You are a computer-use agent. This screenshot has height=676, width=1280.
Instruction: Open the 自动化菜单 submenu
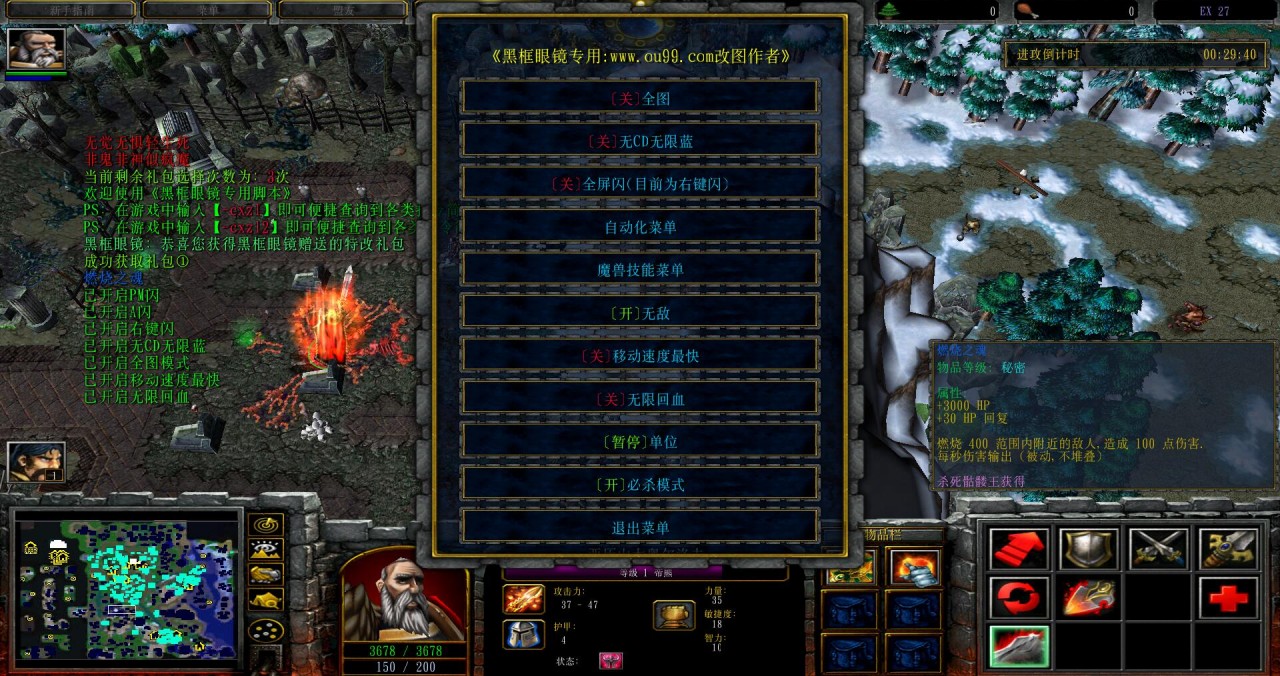point(640,227)
